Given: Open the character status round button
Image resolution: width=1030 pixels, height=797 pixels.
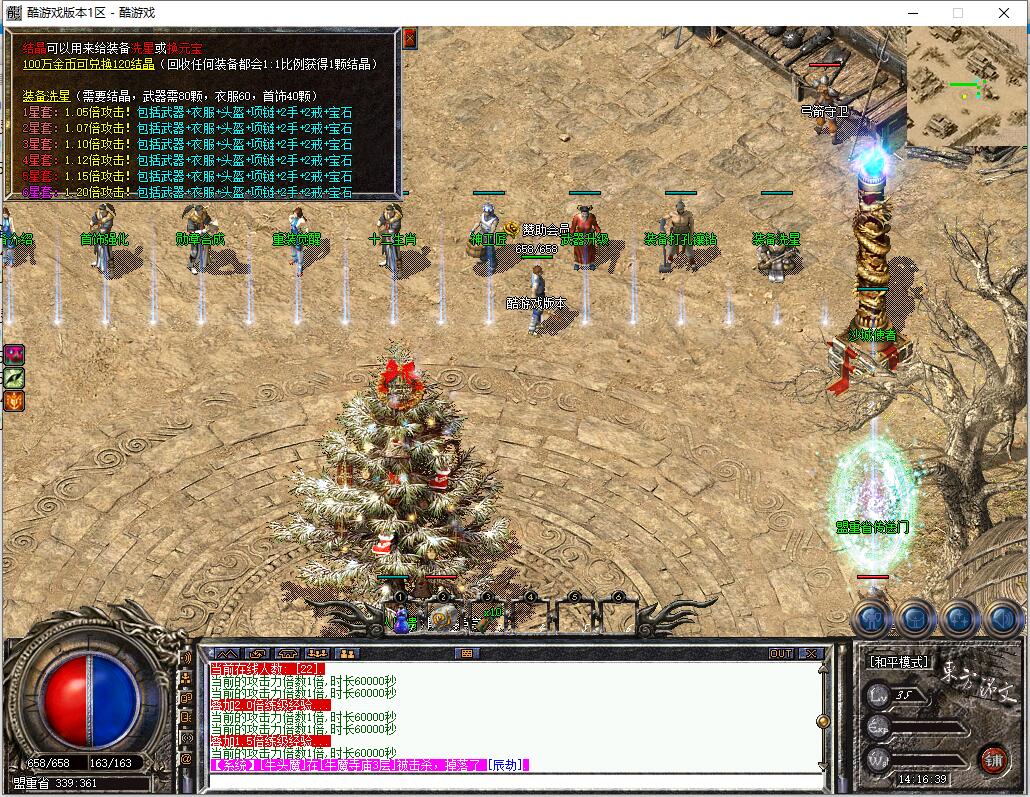Looking at the screenshot, I should 871,620.
